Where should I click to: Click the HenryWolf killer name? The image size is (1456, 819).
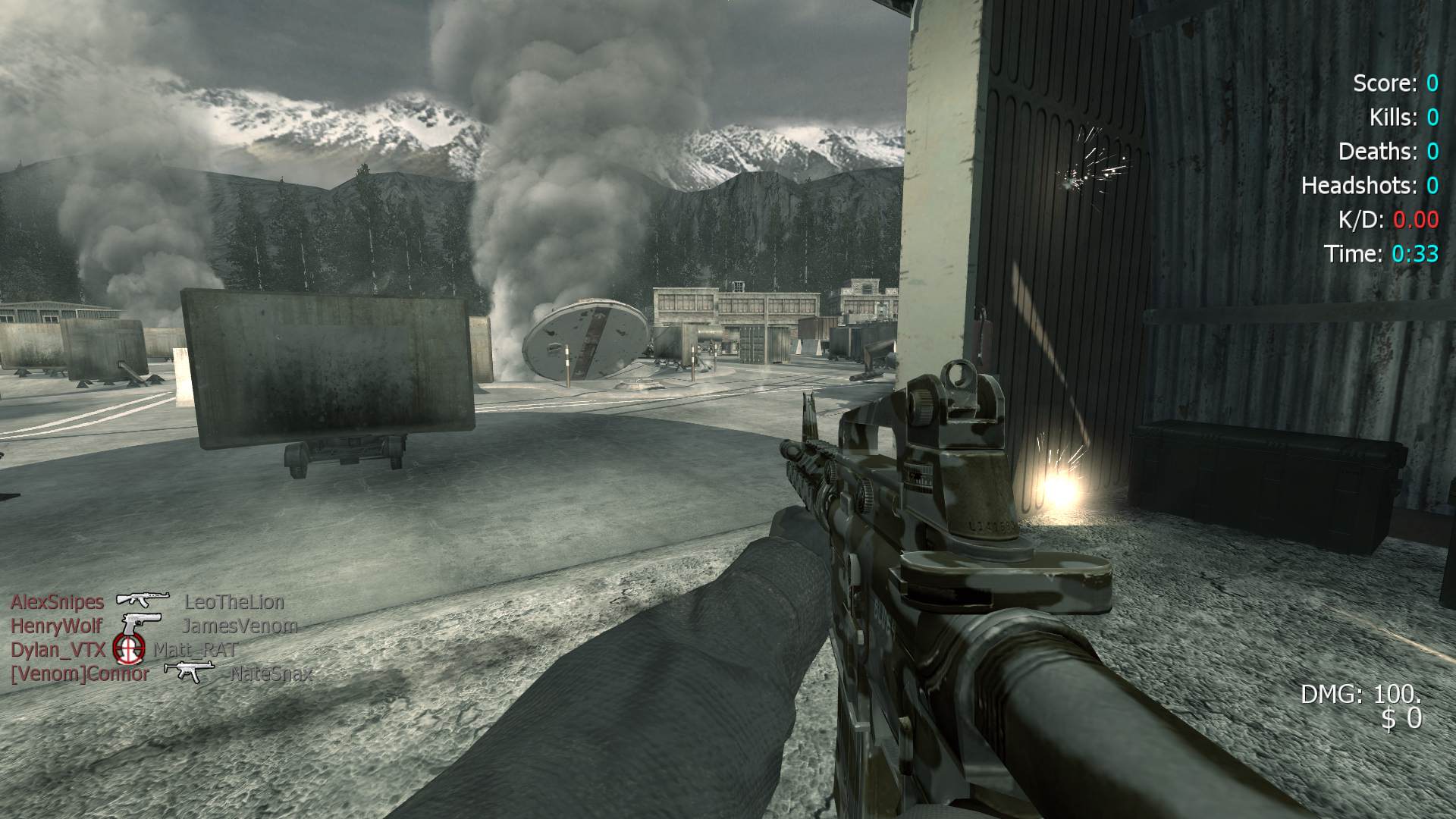tap(56, 626)
